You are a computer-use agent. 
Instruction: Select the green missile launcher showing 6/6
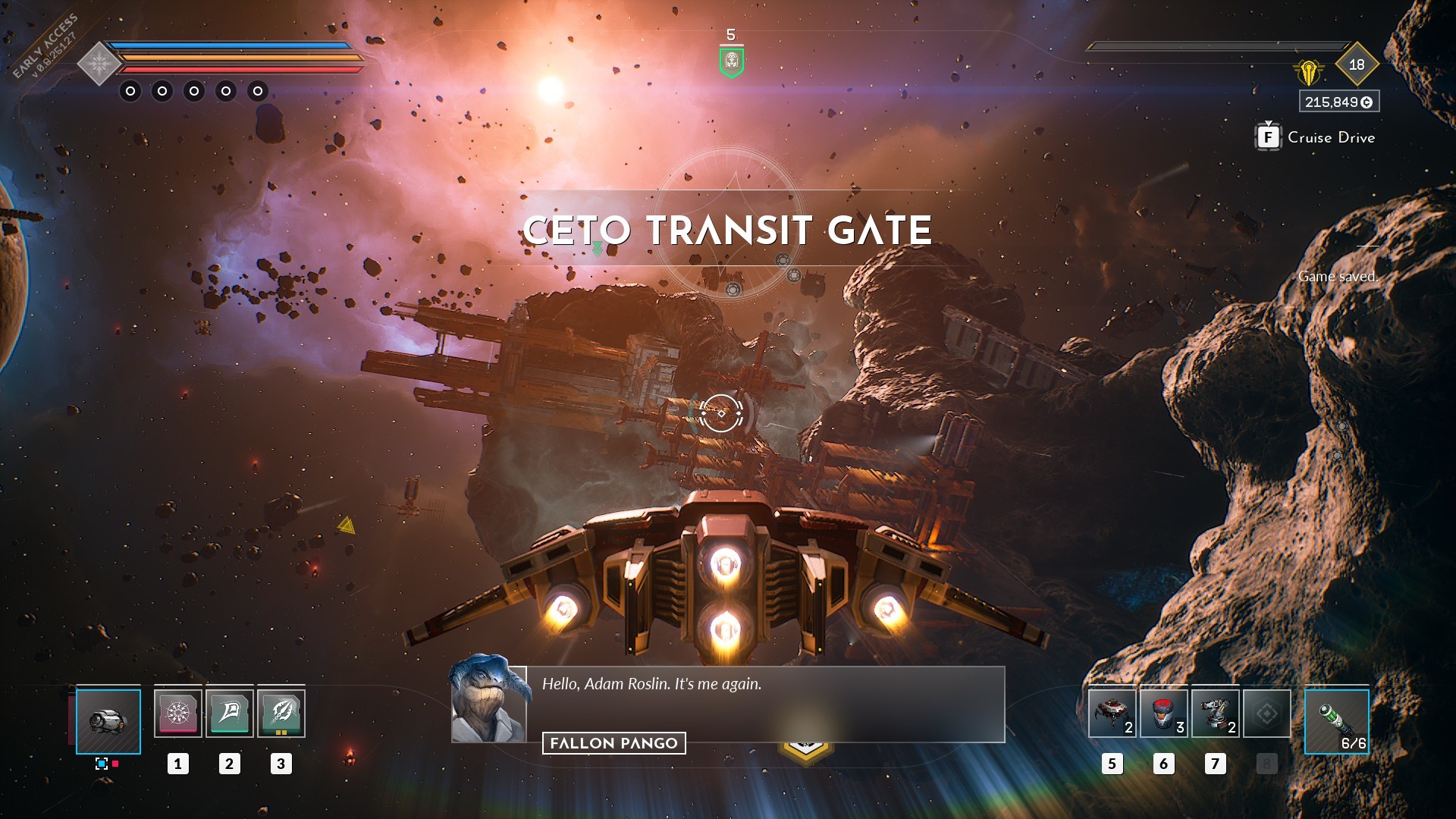1337,721
